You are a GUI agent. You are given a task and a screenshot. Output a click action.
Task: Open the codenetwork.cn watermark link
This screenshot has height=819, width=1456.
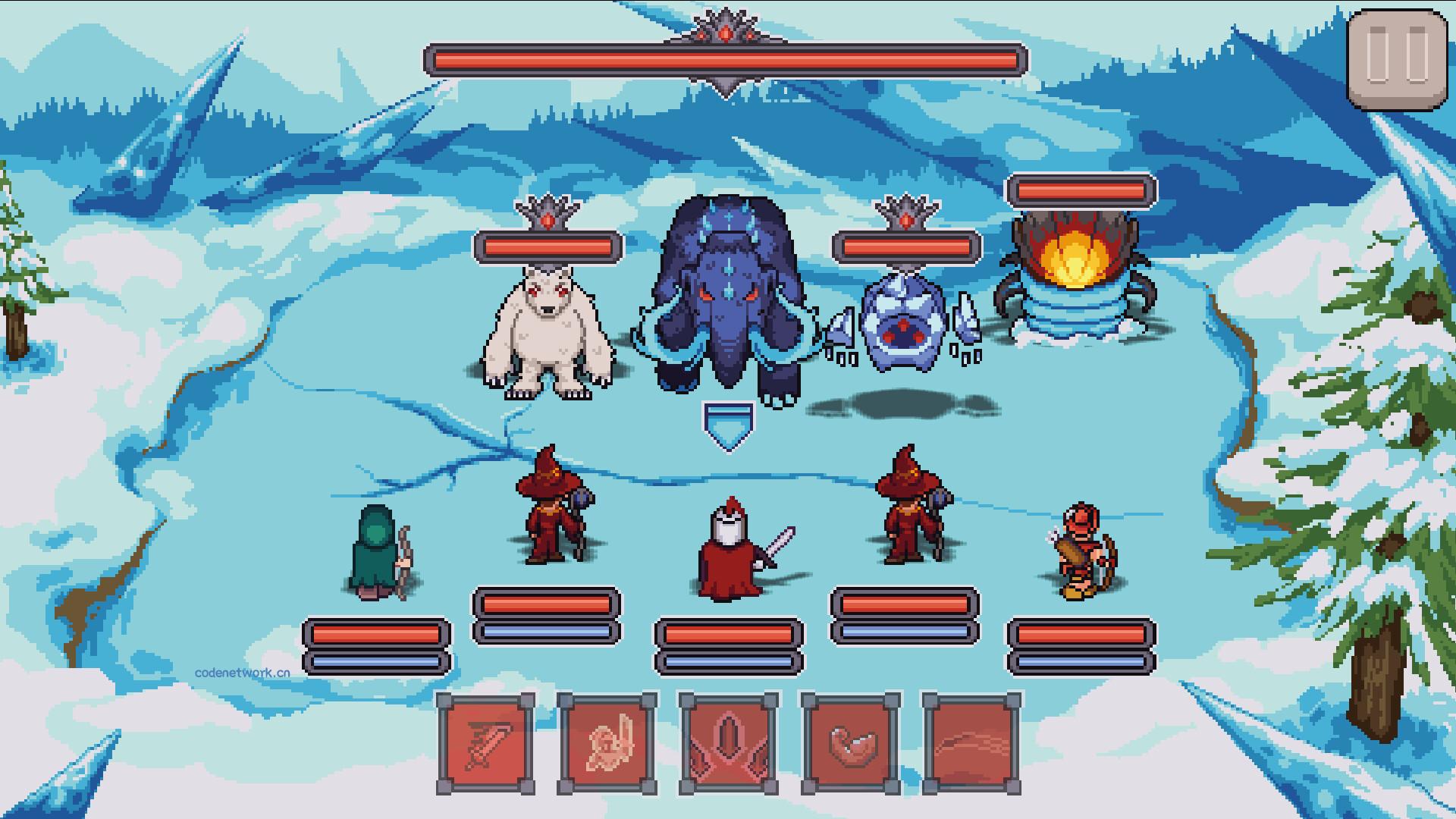click(x=241, y=672)
